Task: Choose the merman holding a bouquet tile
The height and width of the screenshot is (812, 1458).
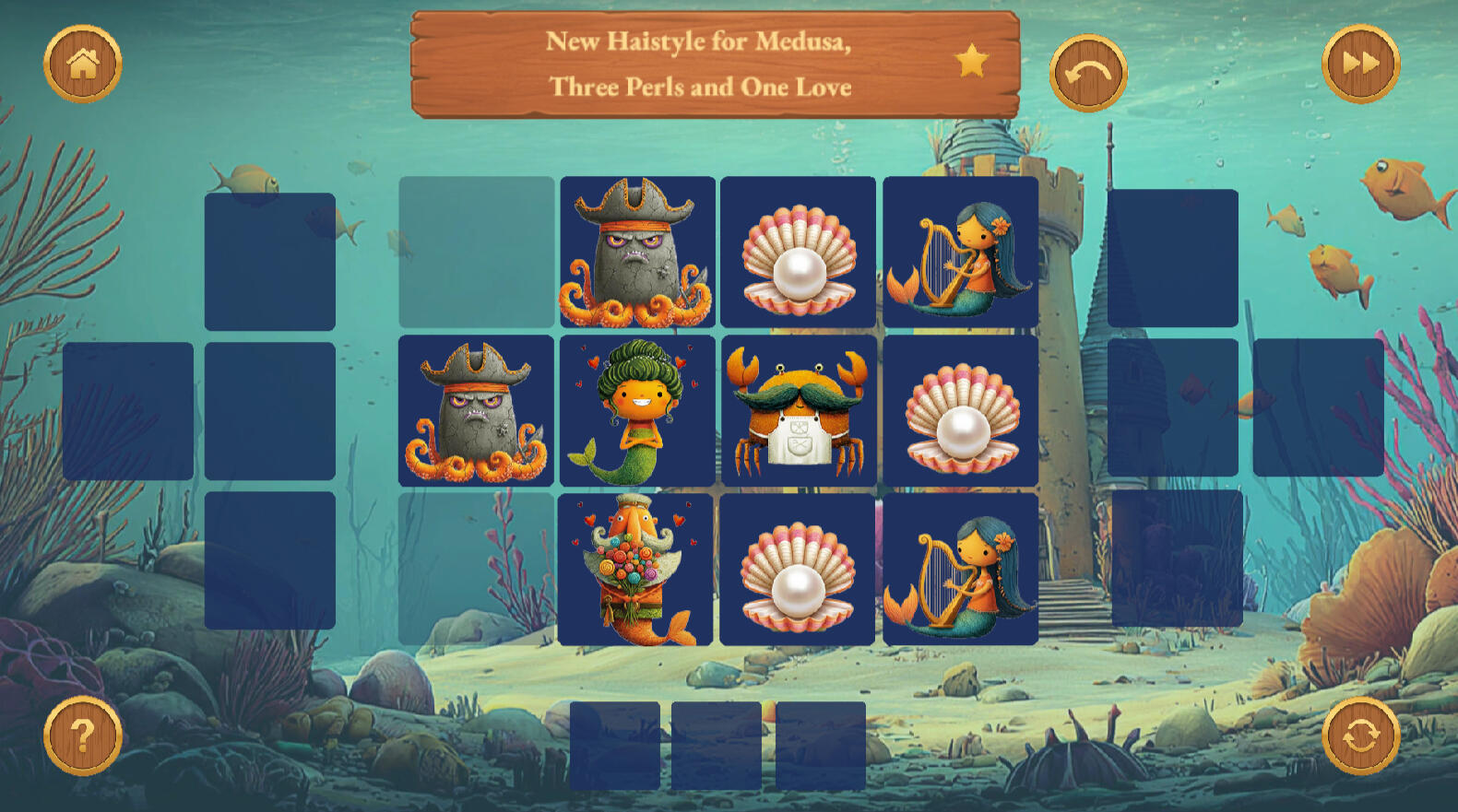Action: (635, 570)
